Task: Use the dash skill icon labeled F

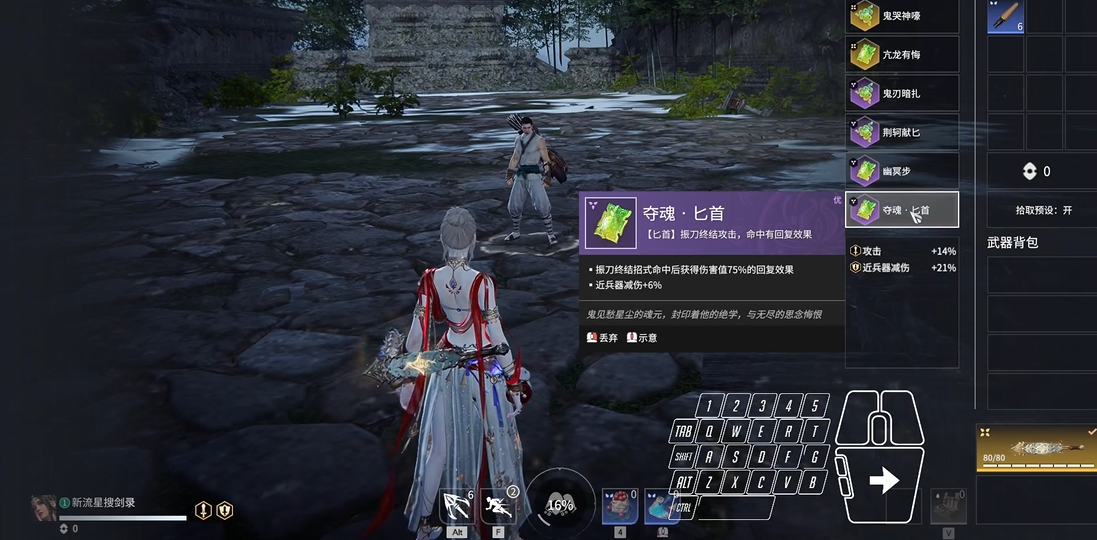Action: [x=498, y=506]
